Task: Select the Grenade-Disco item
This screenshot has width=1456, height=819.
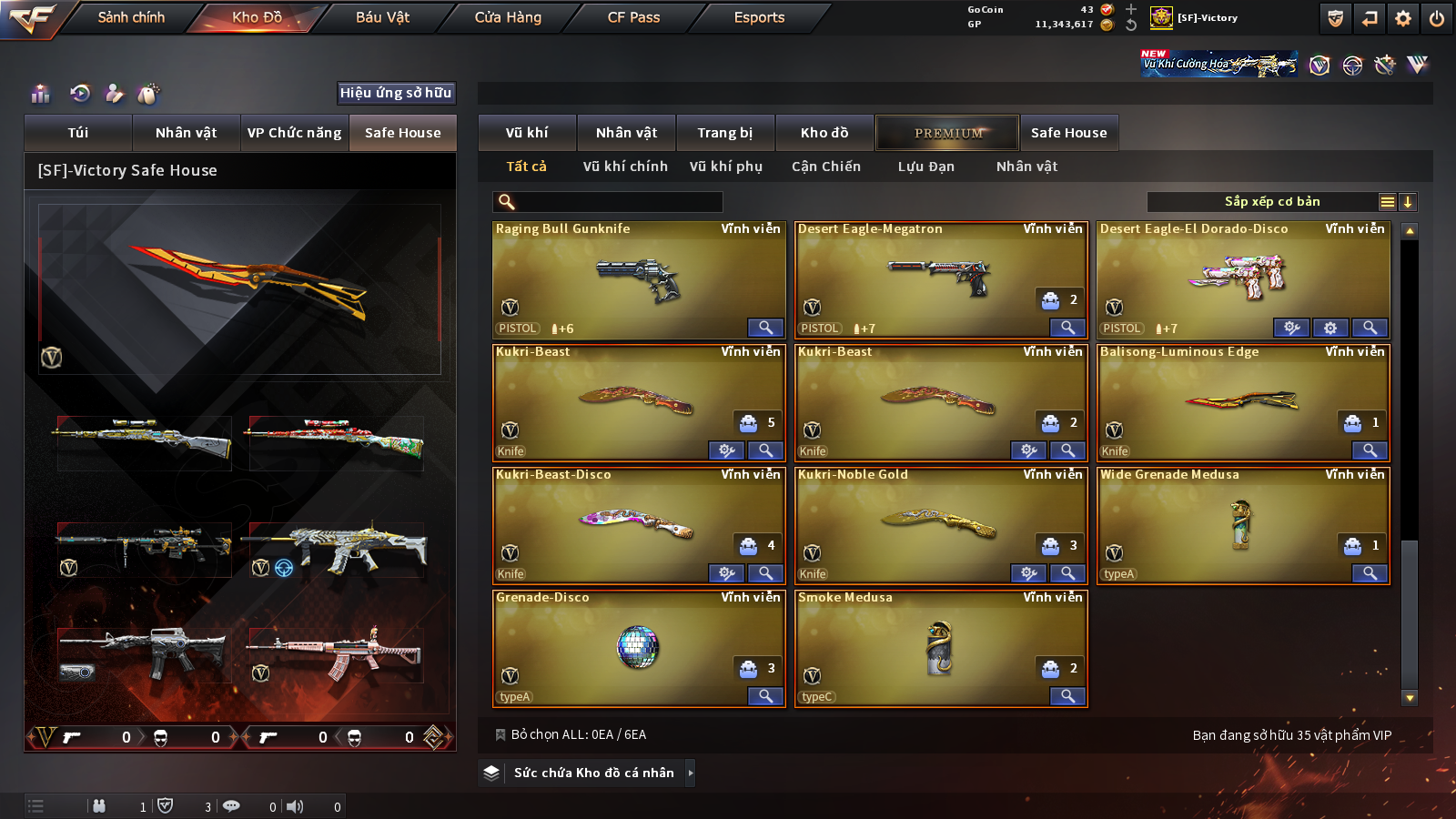Action: [x=637, y=646]
